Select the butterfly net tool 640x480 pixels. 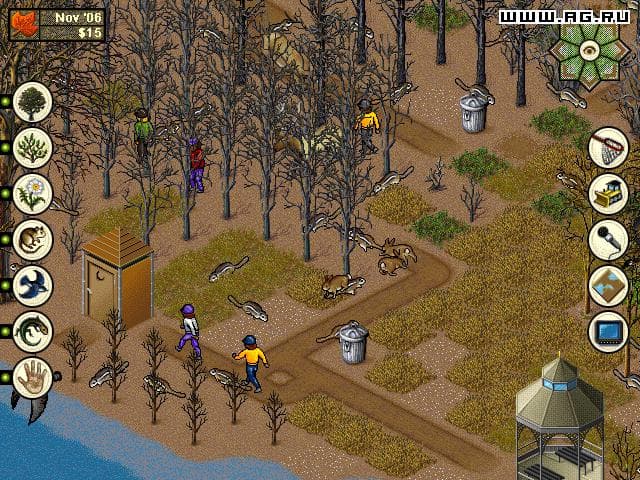tap(608, 147)
